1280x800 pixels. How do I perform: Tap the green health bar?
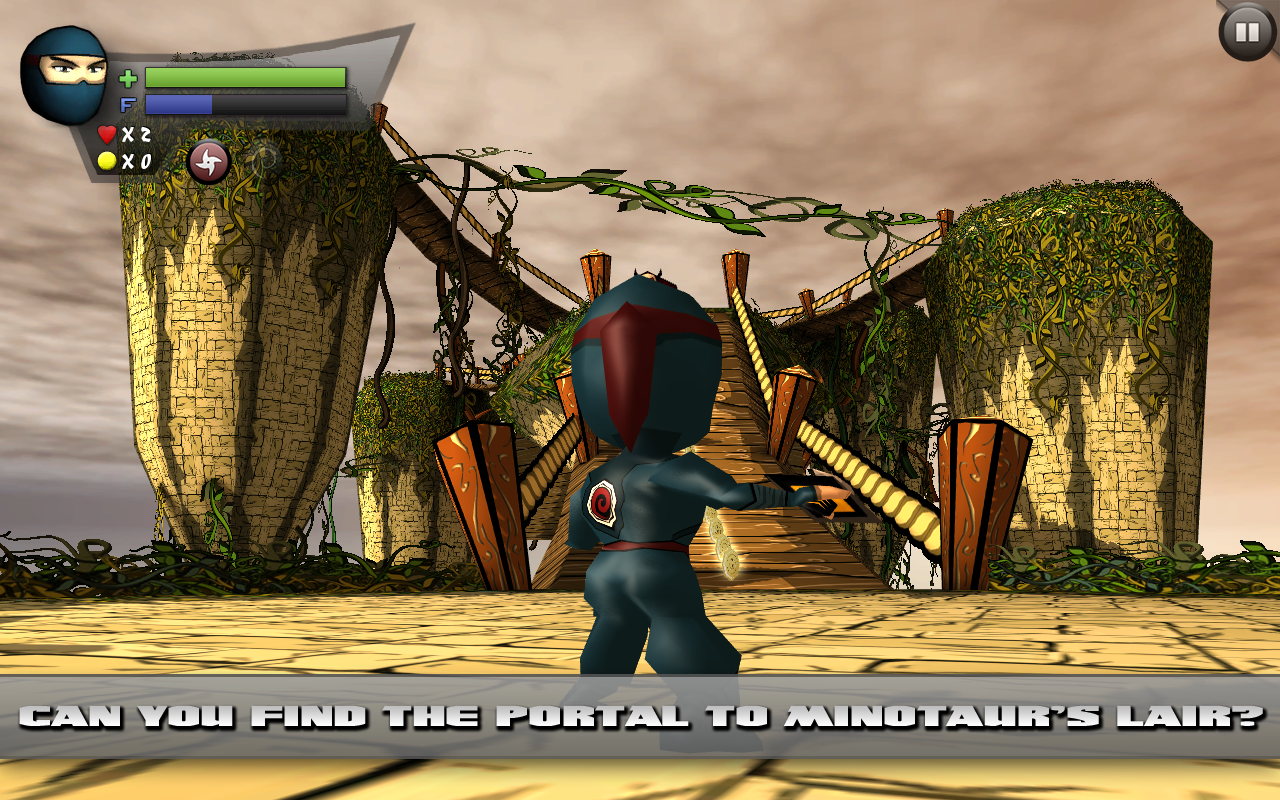pyautogui.click(x=245, y=76)
